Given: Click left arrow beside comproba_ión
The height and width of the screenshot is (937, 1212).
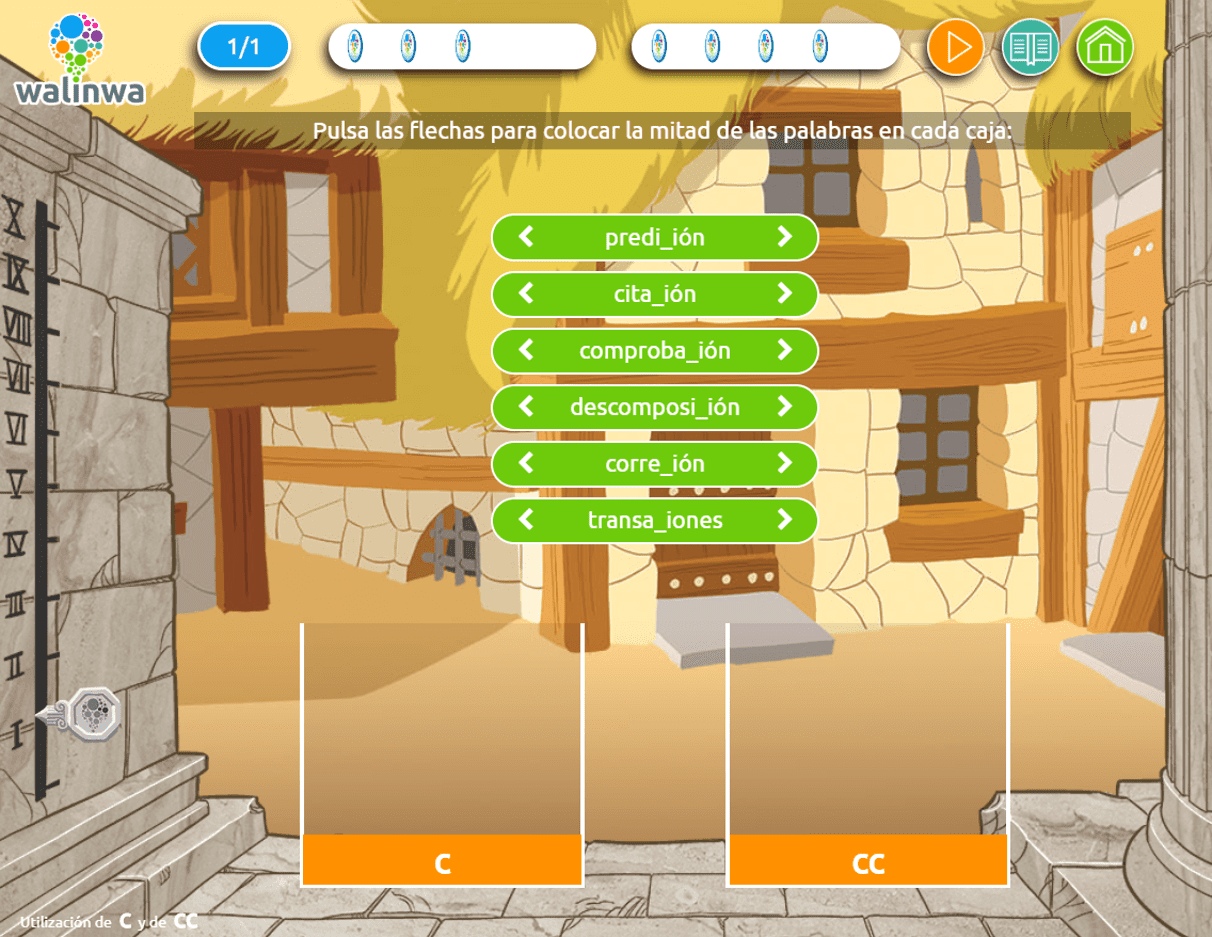Looking at the screenshot, I should point(526,350).
